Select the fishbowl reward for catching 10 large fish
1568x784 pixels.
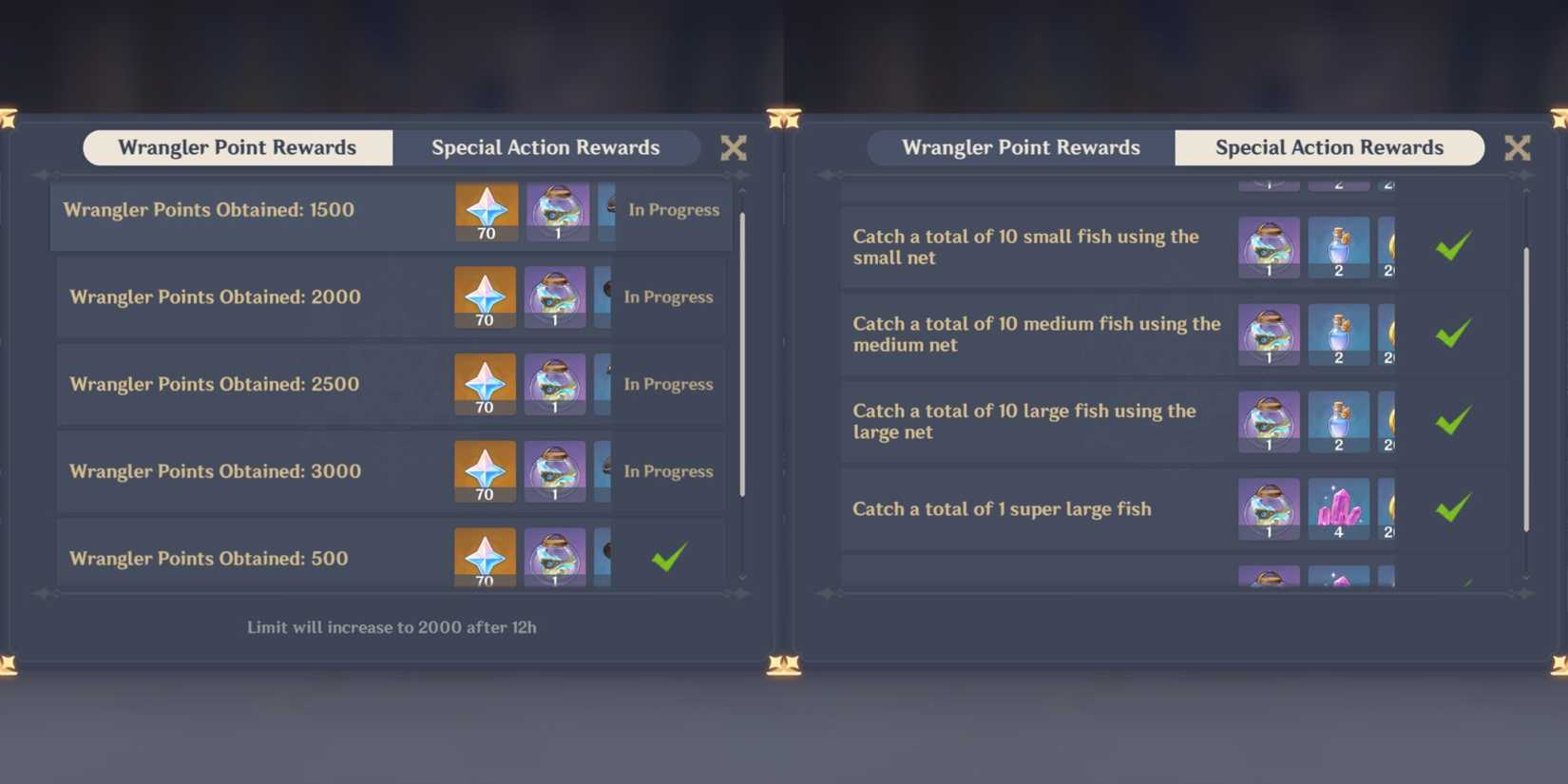pos(1269,421)
